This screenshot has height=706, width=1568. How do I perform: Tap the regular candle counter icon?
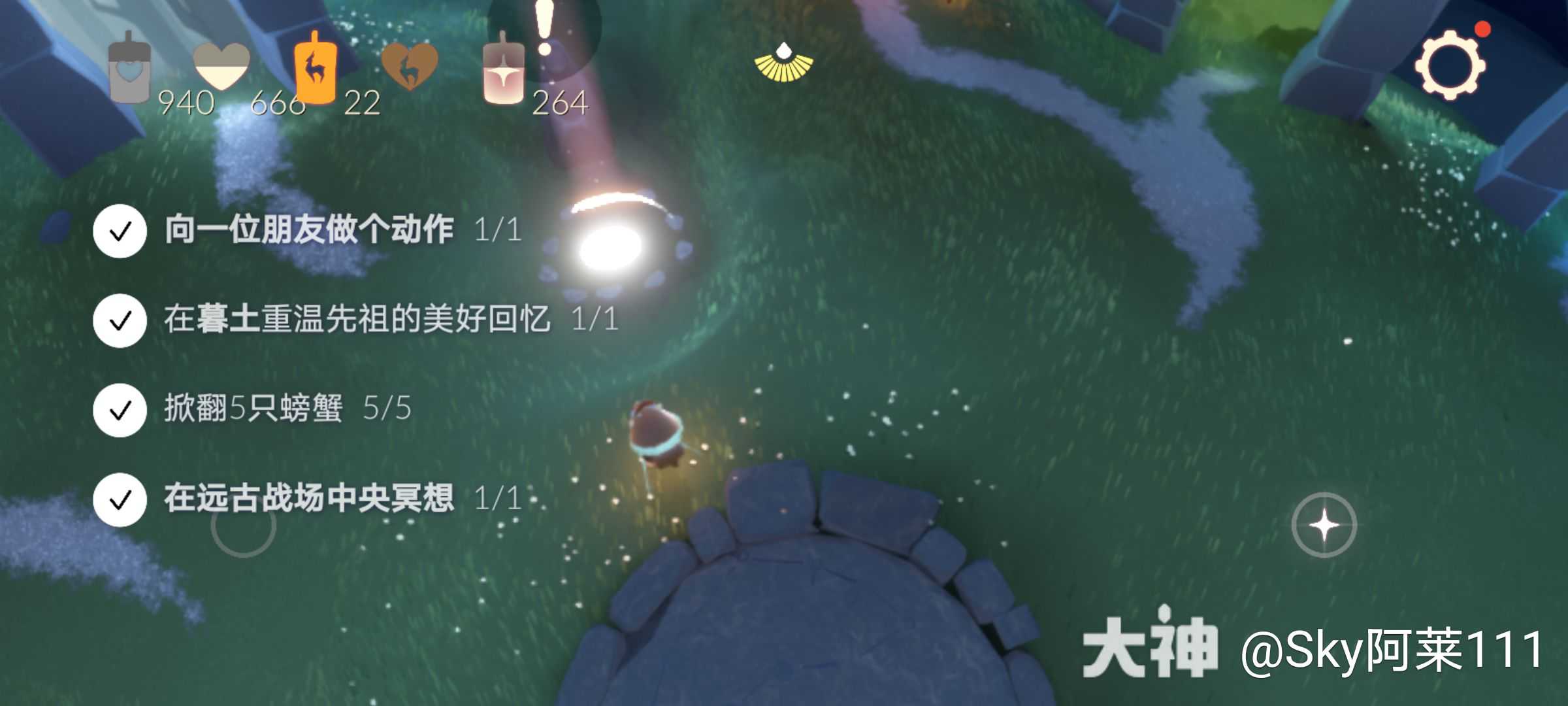pos(504,72)
